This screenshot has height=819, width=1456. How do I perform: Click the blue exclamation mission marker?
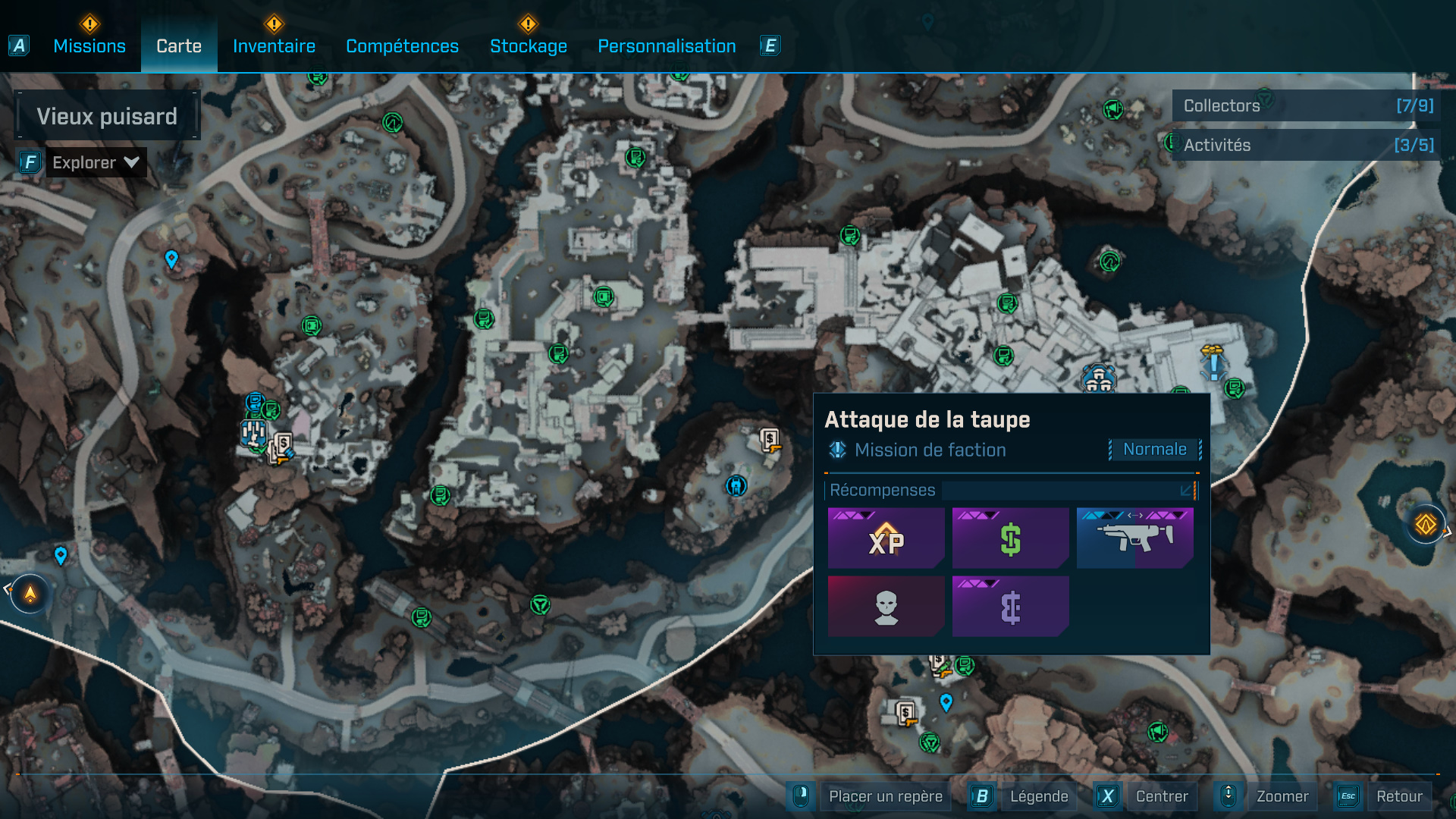point(1213,366)
